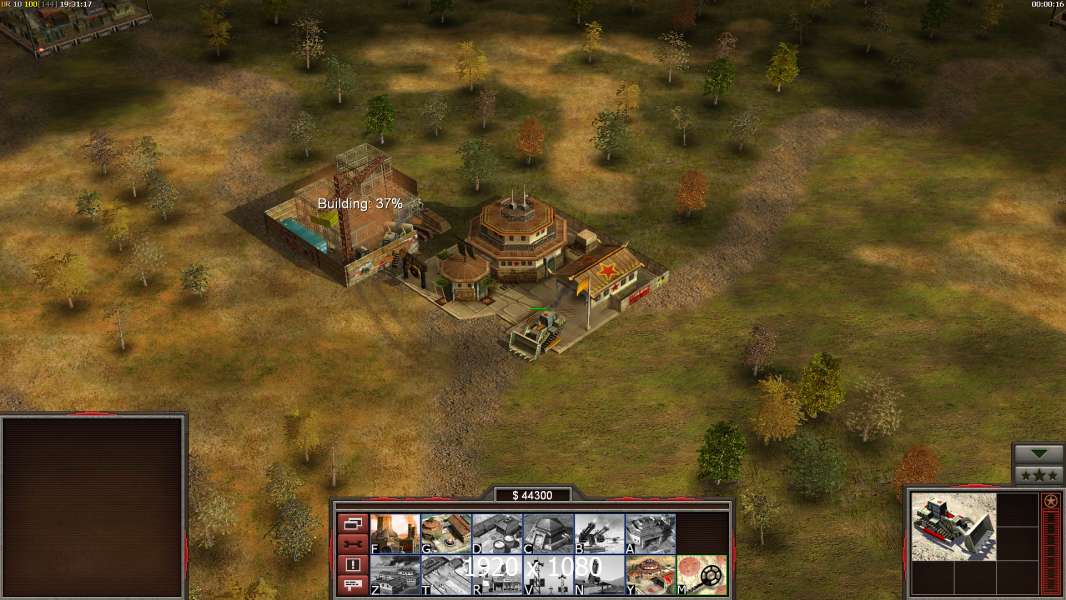Choose the build icon labeled N
The height and width of the screenshot is (600, 1066).
(599, 574)
